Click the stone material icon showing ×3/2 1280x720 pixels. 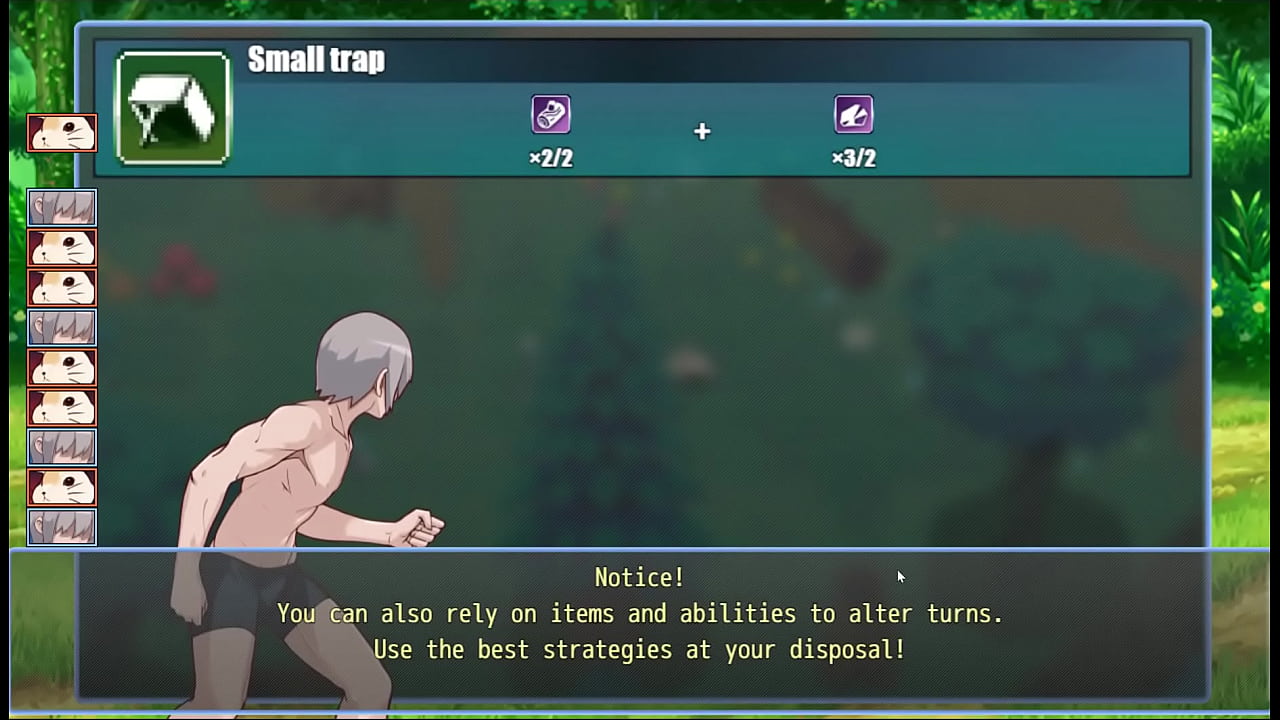(852, 113)
